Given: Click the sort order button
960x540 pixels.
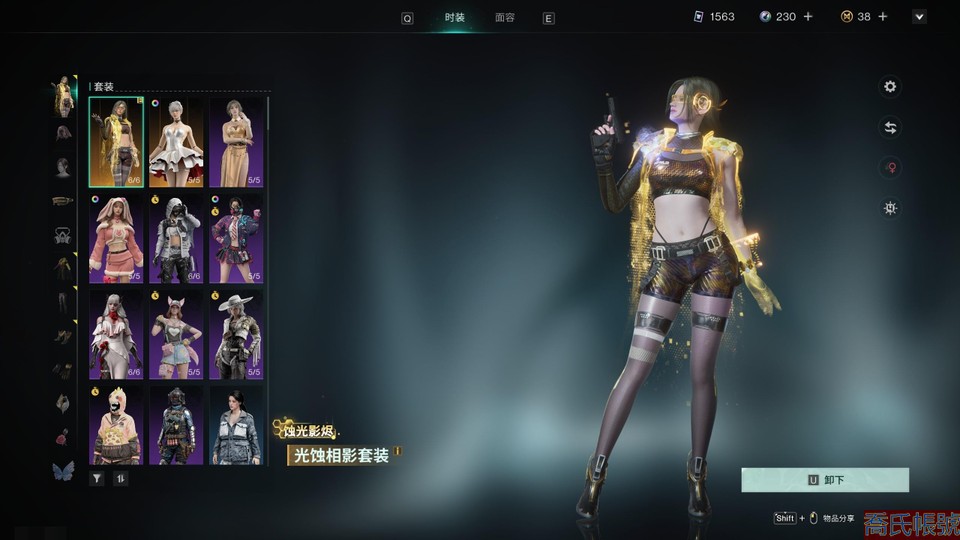Looking at the screenshot, I should 120,479.
